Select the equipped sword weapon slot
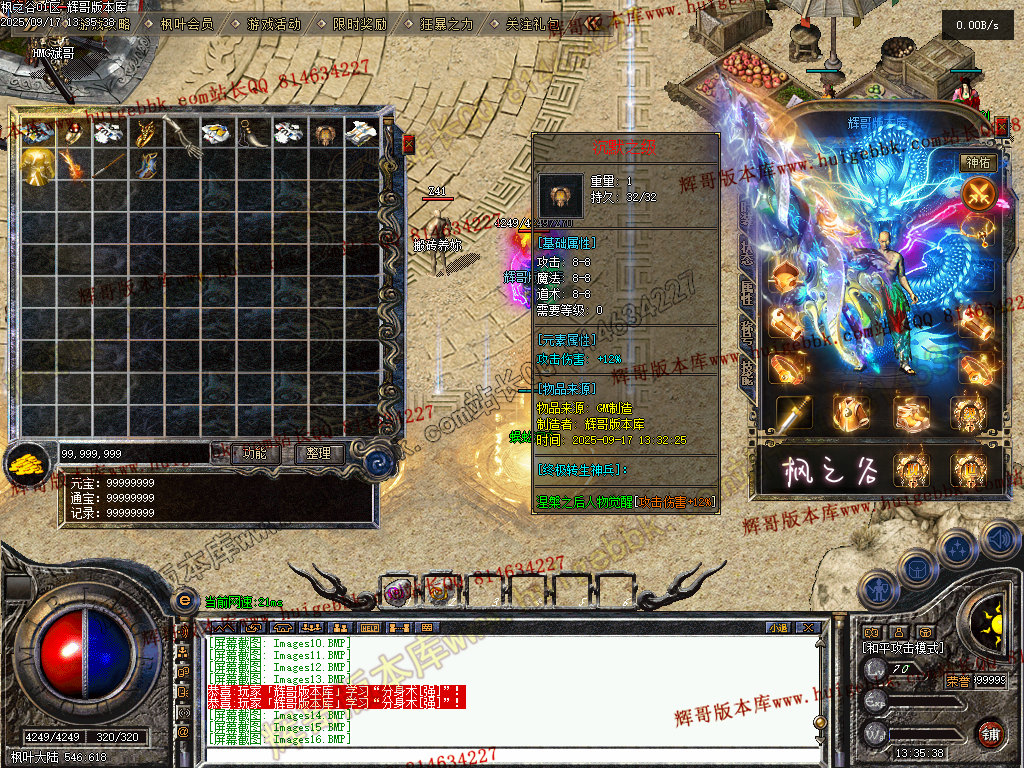The width and height of the screenshot is (1024, 768). coord(793,412)
